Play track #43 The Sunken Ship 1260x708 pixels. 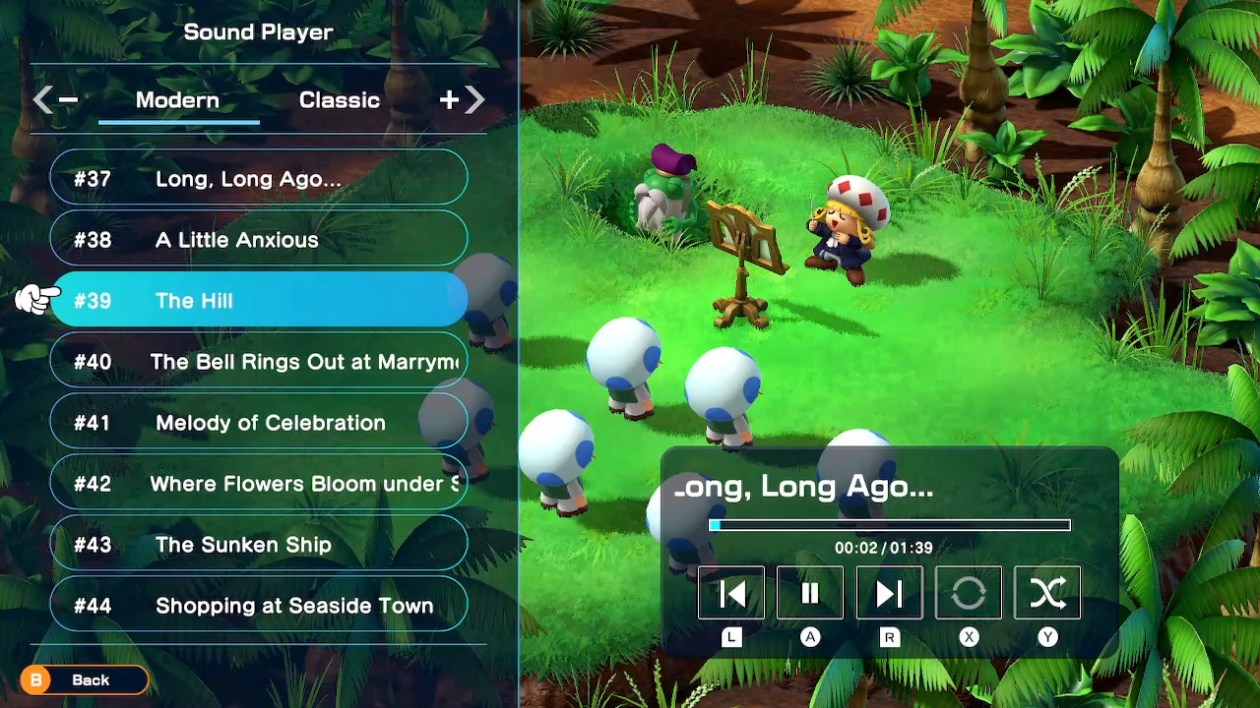pos(258,545)
